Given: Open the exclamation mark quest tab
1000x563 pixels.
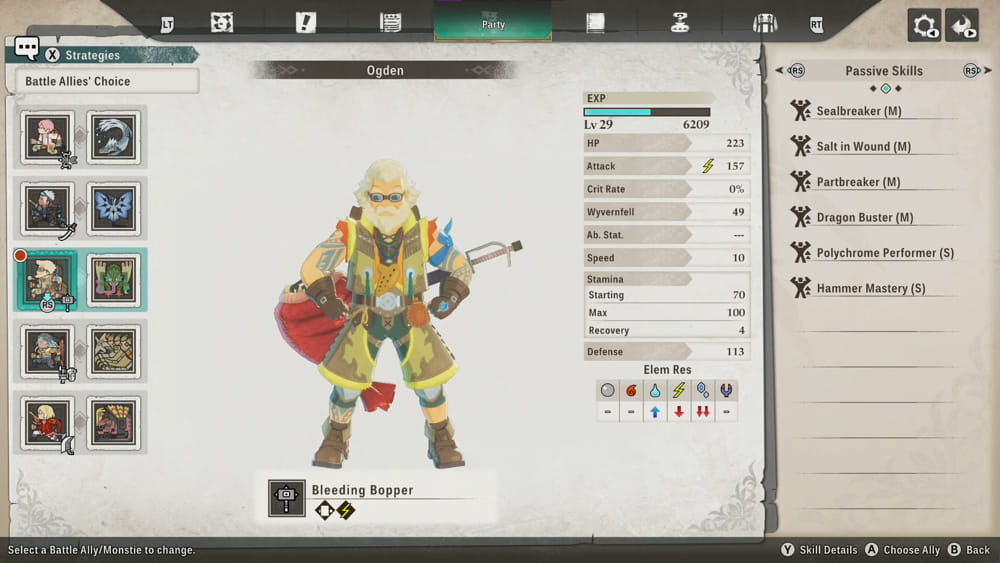Looking at the screenshot, I should coord(306,23).
